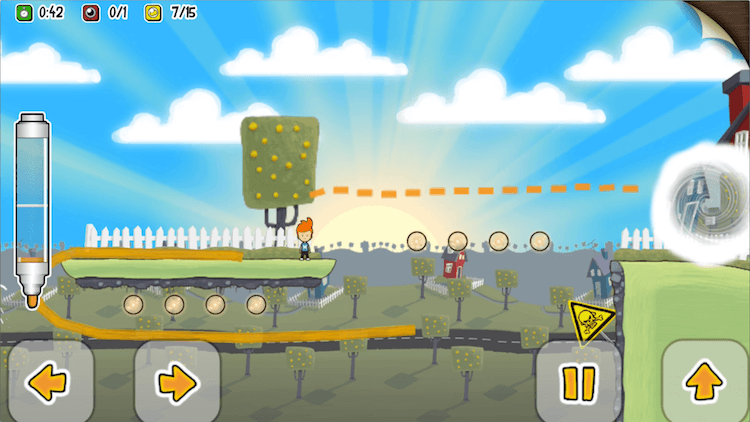Pause the game
The height and width of the screenshot is (422, 750).
(578, 382)
